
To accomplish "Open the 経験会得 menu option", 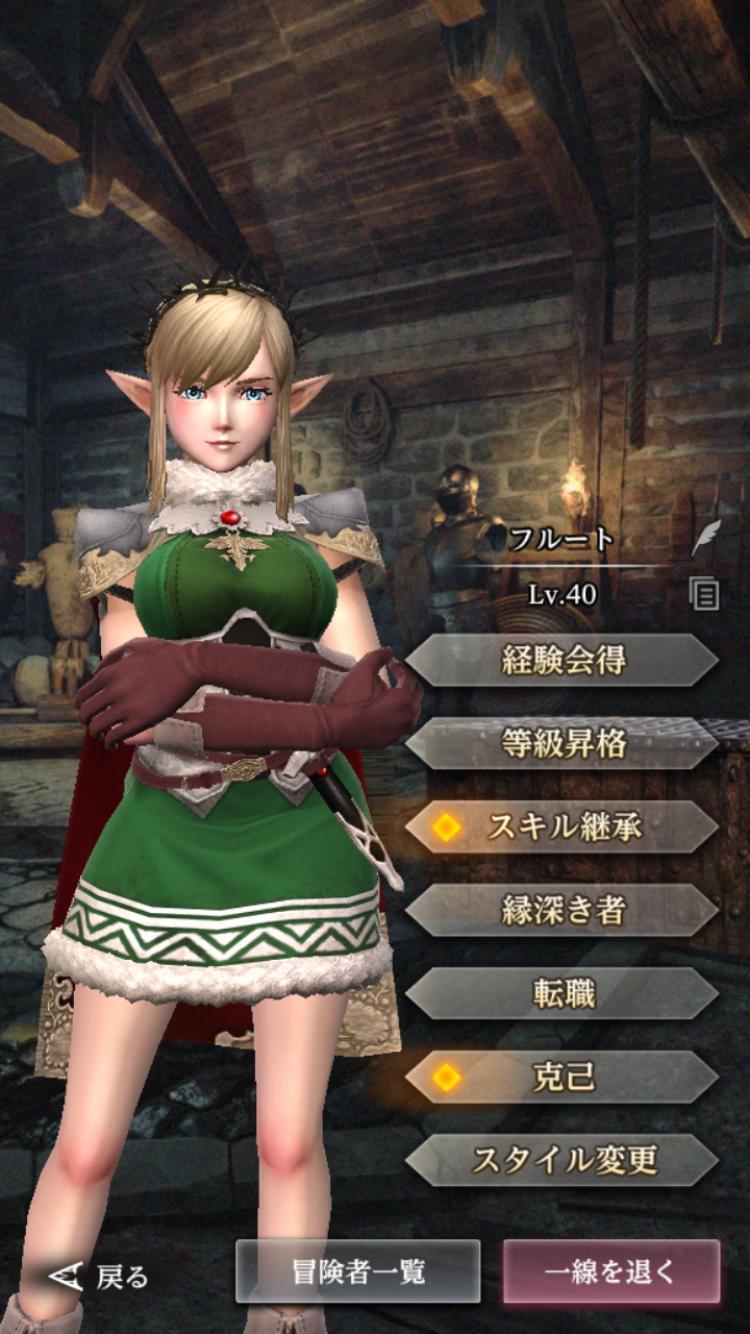I will coord(562,660).
